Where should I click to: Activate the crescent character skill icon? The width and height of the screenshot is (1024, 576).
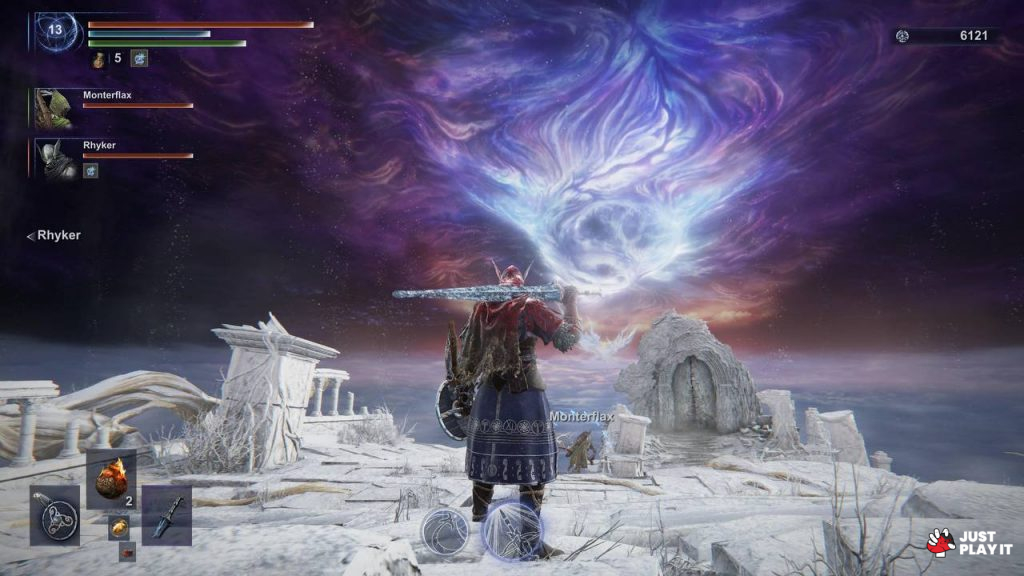[x=444, y=530]
